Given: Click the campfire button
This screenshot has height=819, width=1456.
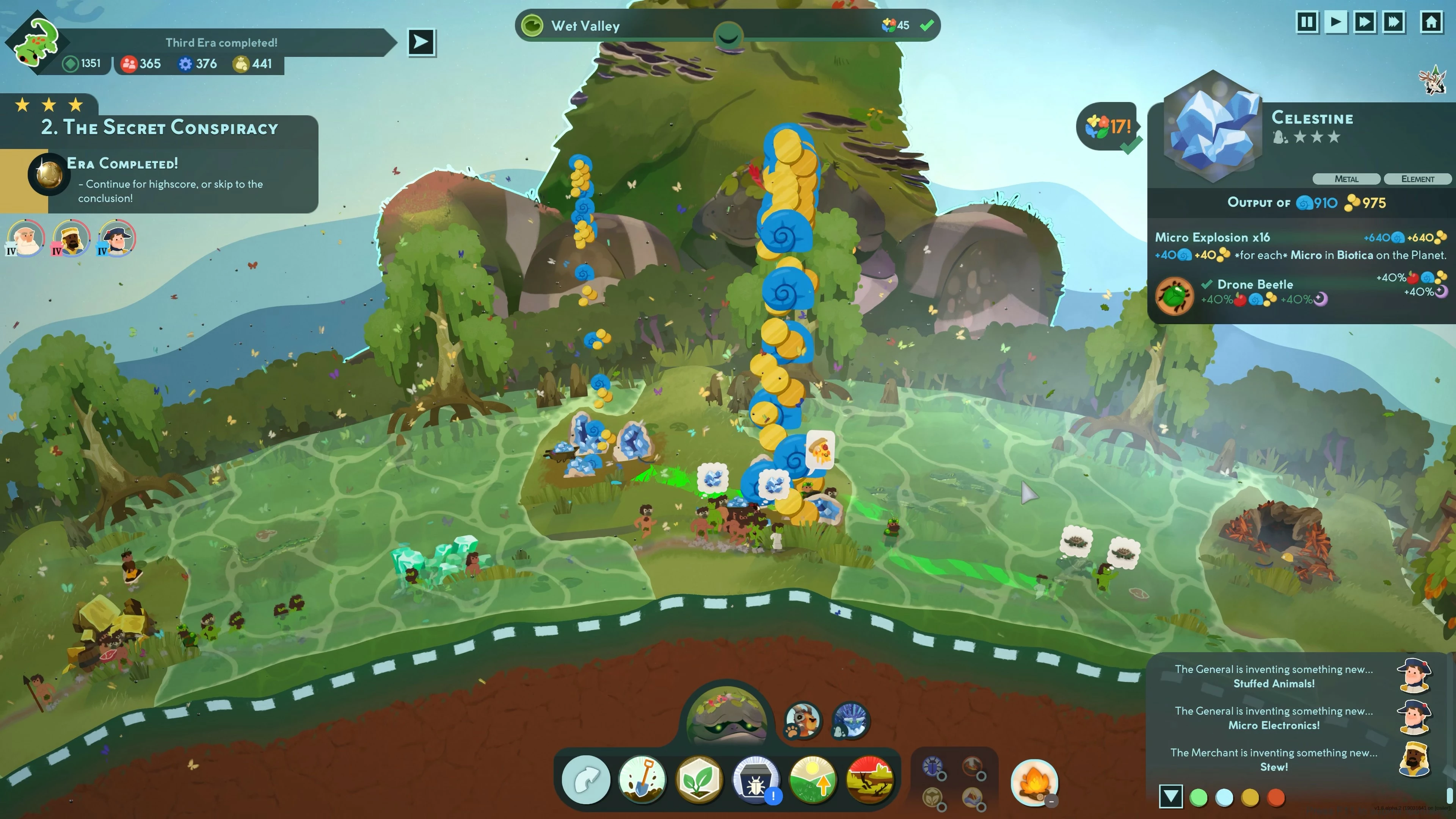Looking at the screenshot, I should (x=1034, y=782).
